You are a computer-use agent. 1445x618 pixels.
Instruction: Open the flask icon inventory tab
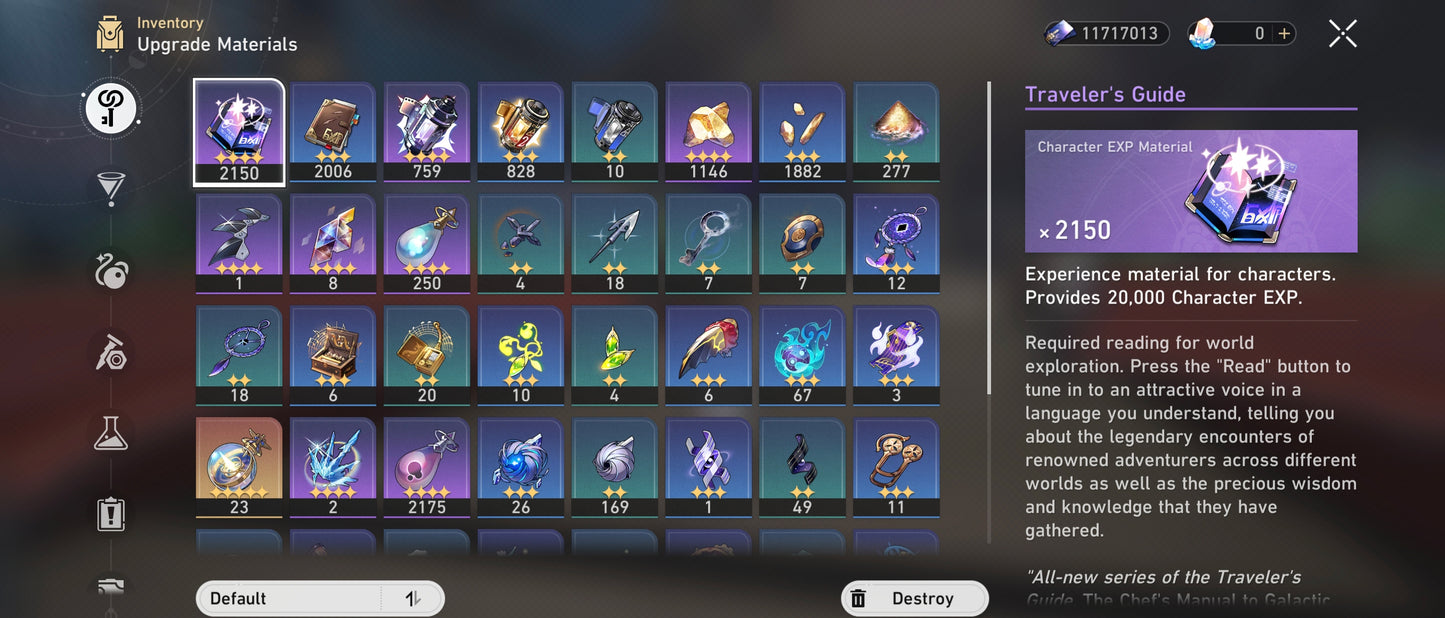coord(111,433)
